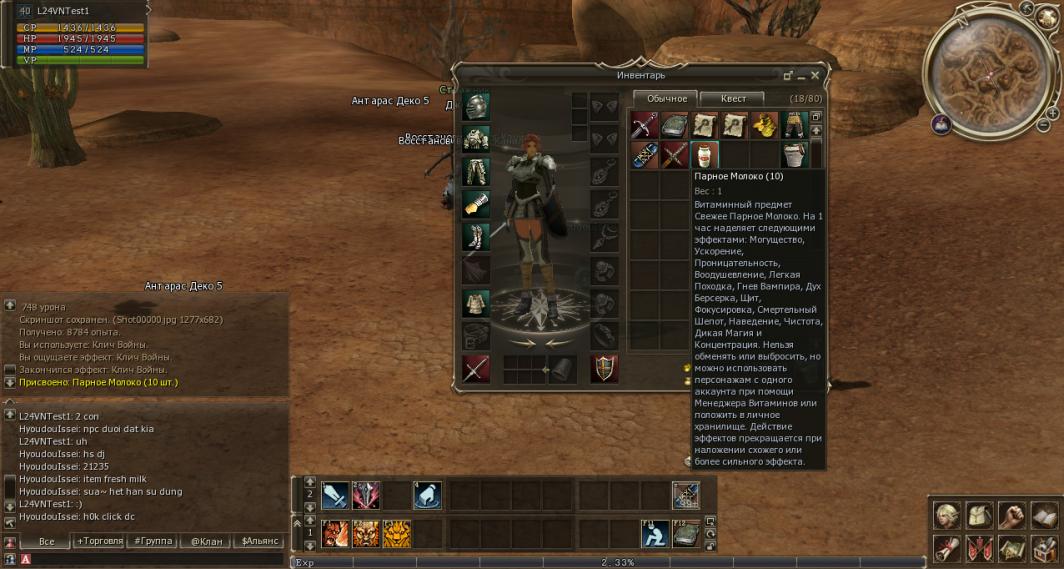Open the clenched fist actions menu icon
This screenshot has width=1064, height=569.
click(x=1013, y=515)
